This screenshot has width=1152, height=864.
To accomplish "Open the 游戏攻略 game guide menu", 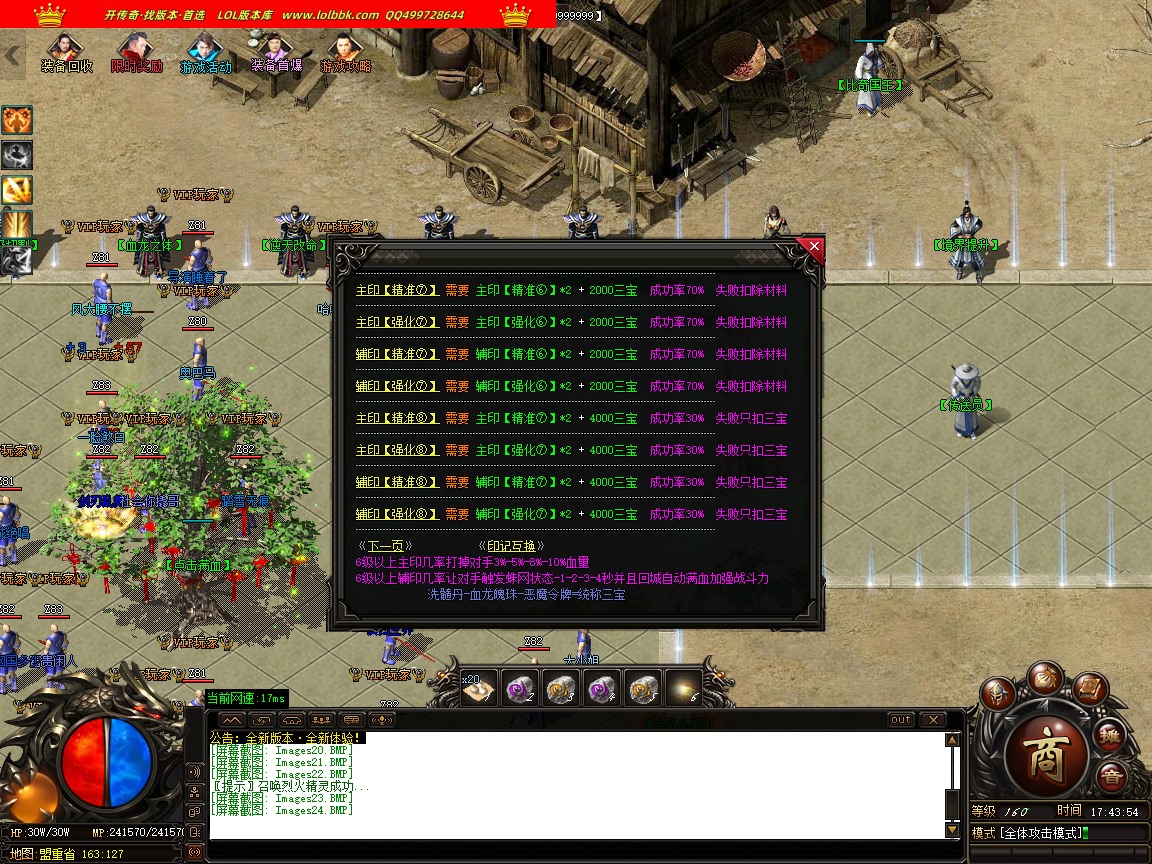I will tap(345, 53).
